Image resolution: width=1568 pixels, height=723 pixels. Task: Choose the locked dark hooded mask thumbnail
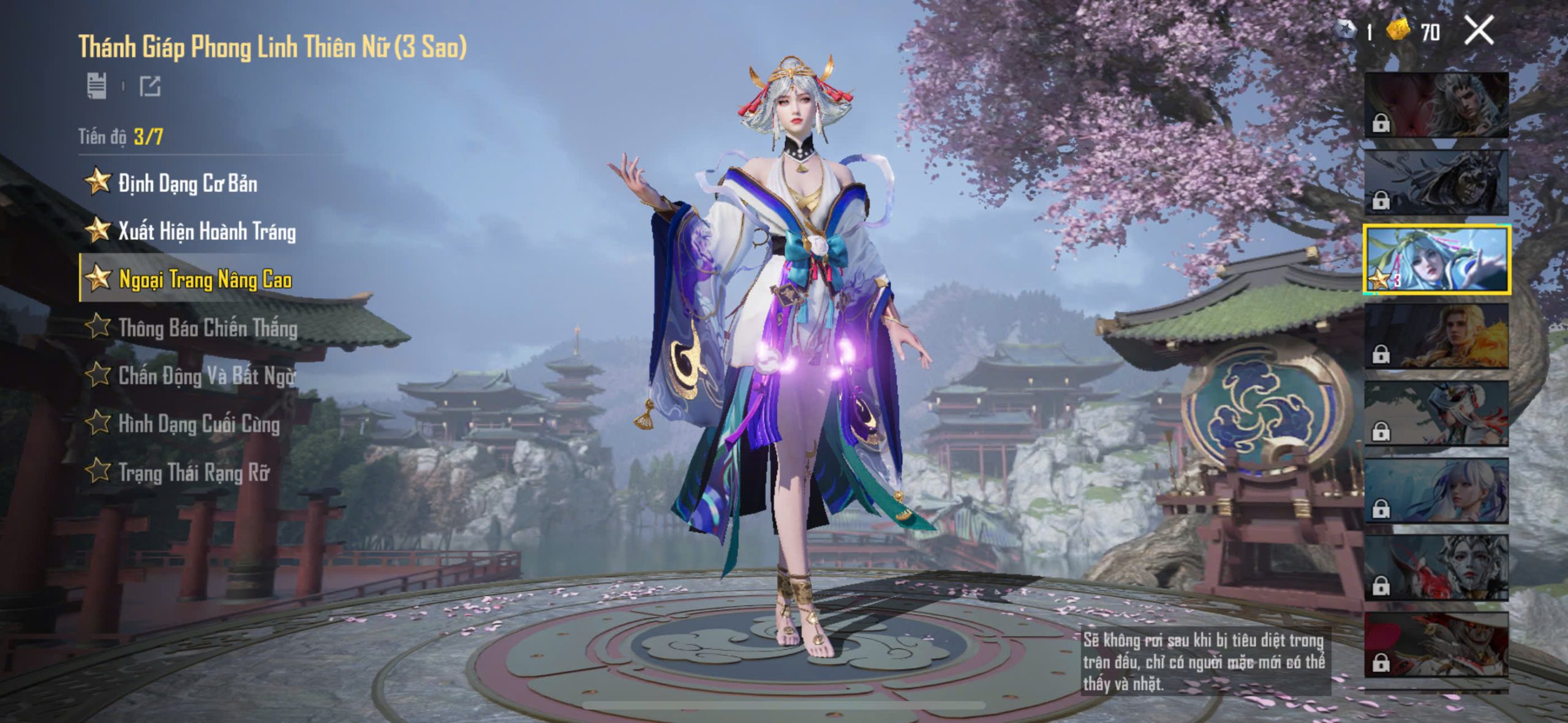pos(1436,182)
